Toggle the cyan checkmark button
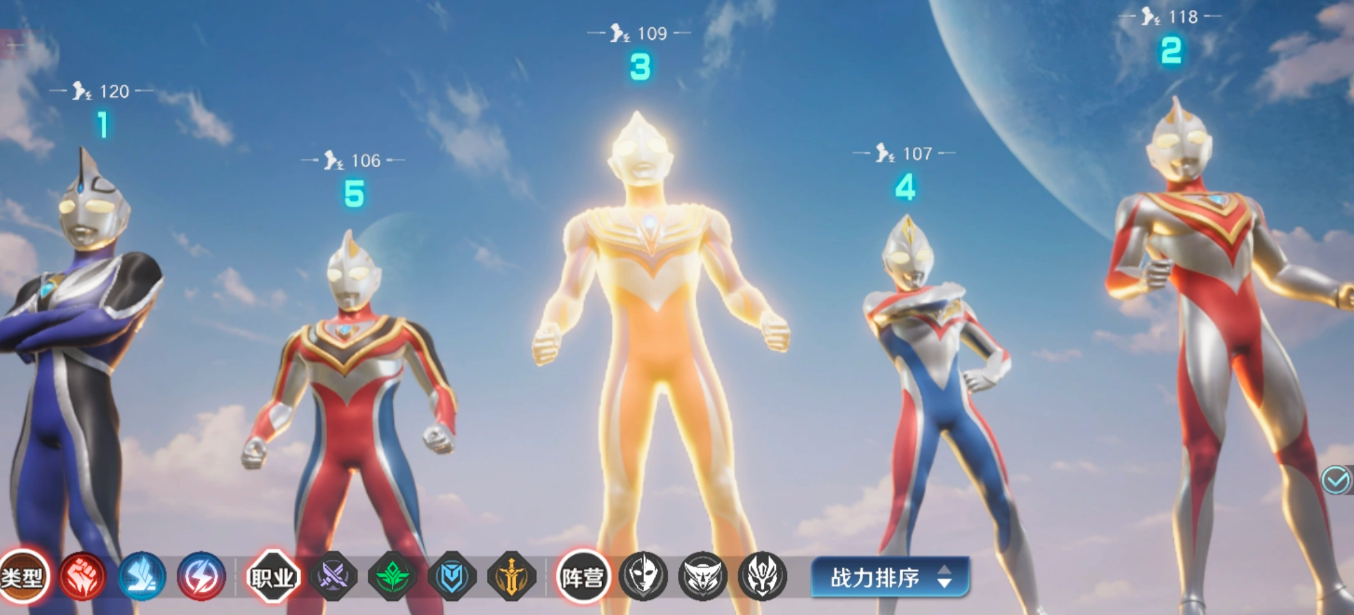Screen dimensions: 1354x615 tap(1335, 481)
